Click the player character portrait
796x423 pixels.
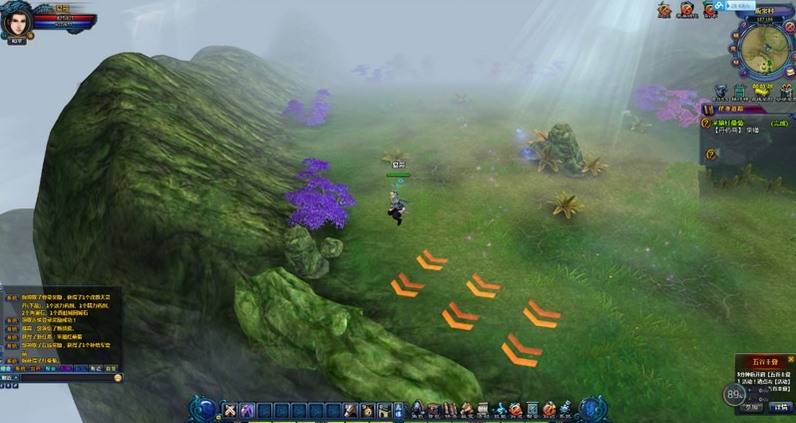point(17,20)
